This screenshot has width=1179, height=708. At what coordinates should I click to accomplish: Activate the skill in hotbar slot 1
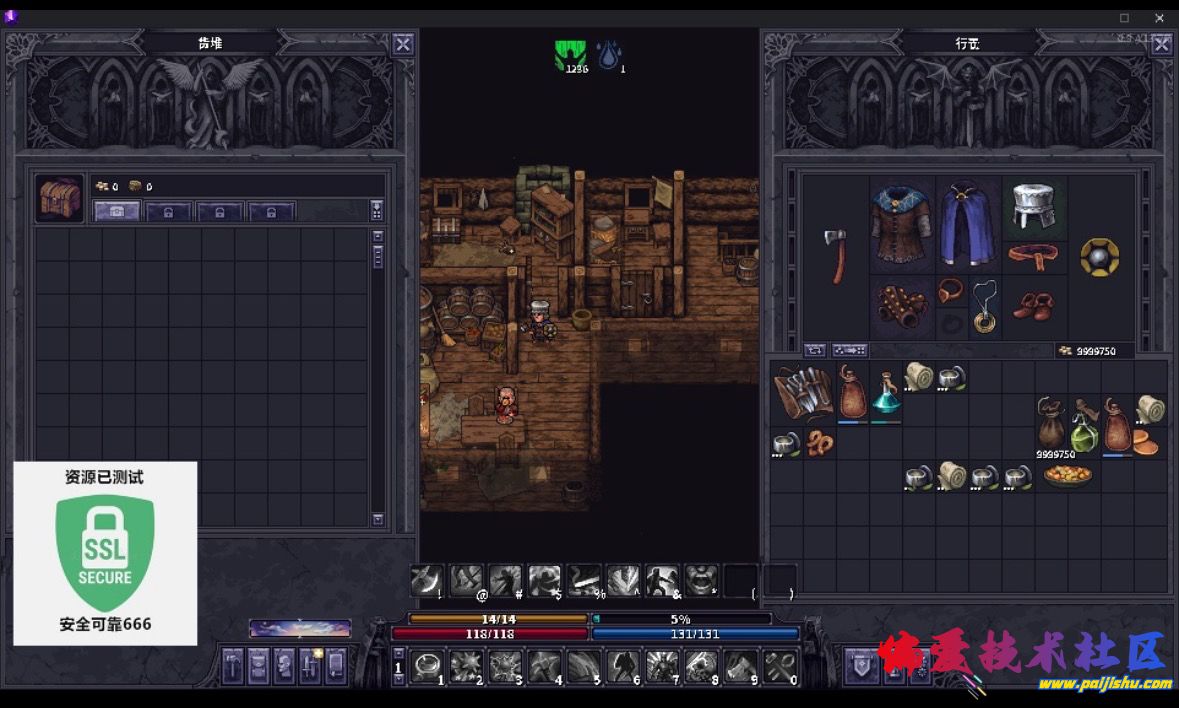tap(430, 665)
